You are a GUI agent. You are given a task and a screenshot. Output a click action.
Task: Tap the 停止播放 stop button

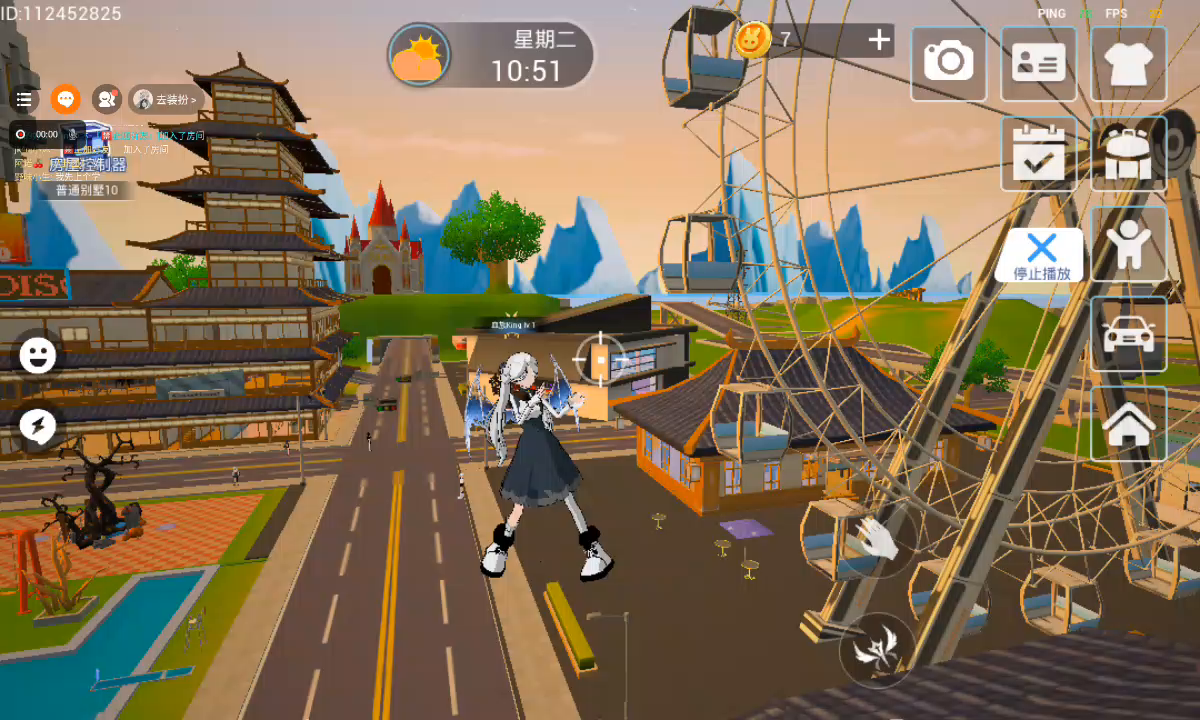pyautogui.click(x=1041, y=255)
